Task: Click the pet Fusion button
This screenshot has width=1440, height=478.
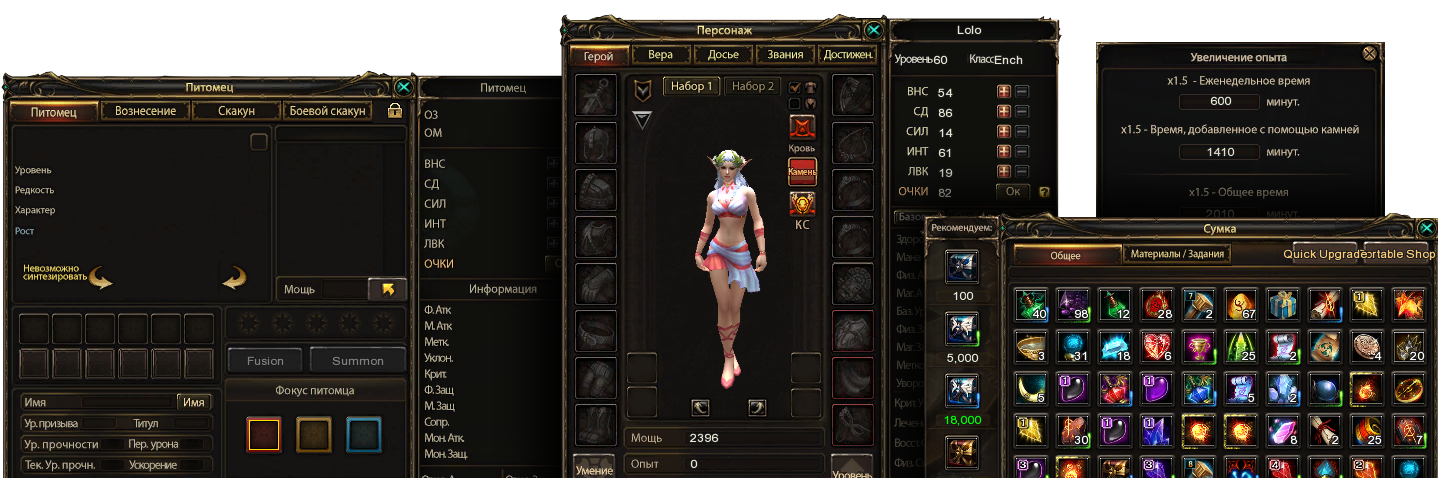Action: 265,360
